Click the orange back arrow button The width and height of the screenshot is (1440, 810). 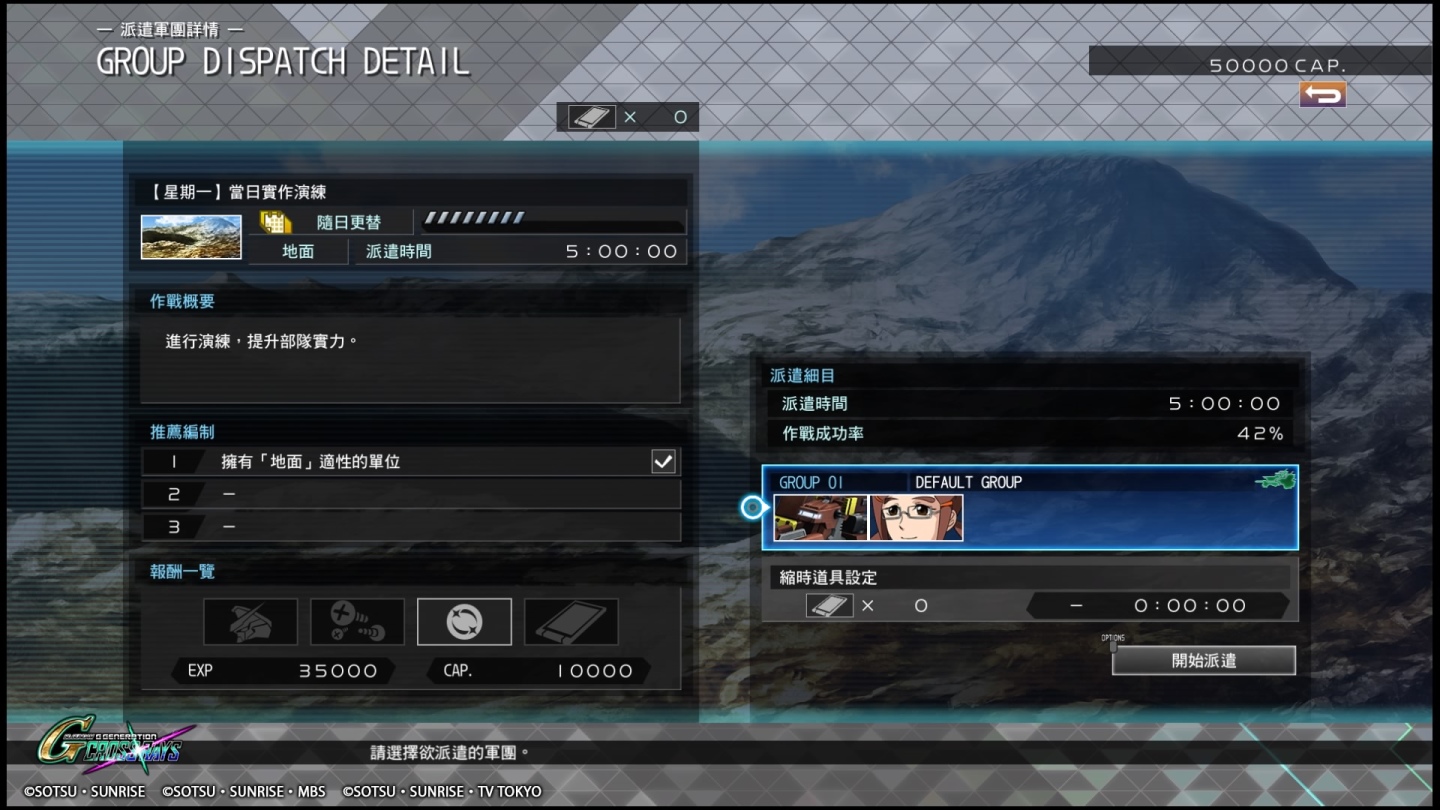pyautogui.click(x=1322, y=95)
